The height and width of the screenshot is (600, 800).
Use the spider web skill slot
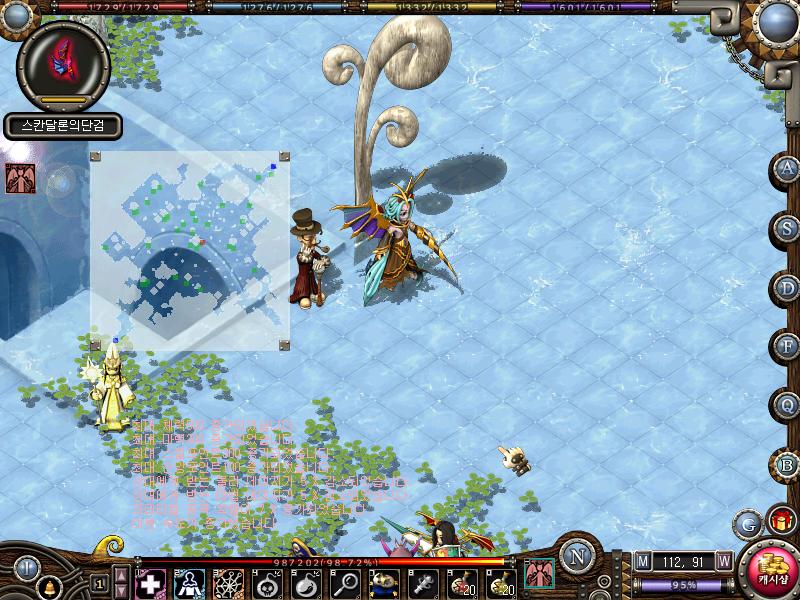coord(228,582)
